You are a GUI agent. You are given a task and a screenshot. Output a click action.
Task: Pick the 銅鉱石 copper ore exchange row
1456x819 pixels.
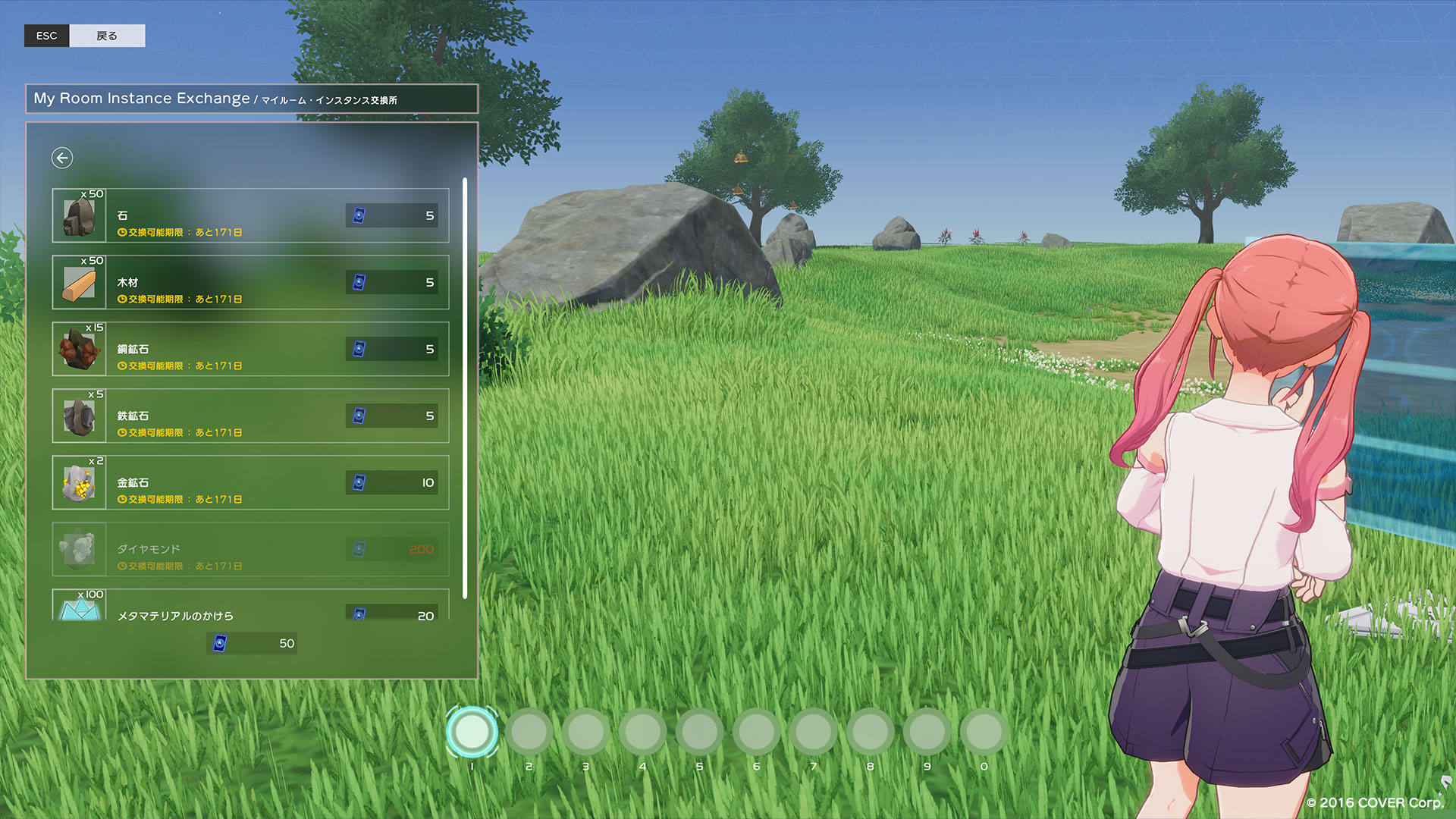pyautogui.click(x=250, y=350)
